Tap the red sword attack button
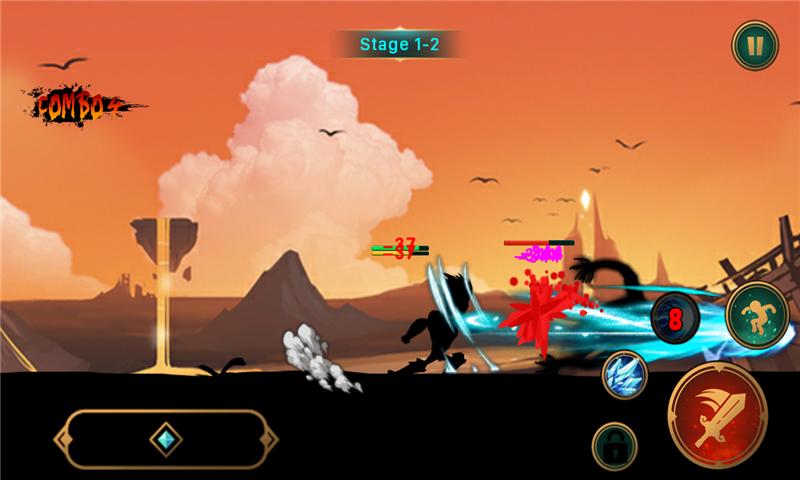 coord(717,412)
